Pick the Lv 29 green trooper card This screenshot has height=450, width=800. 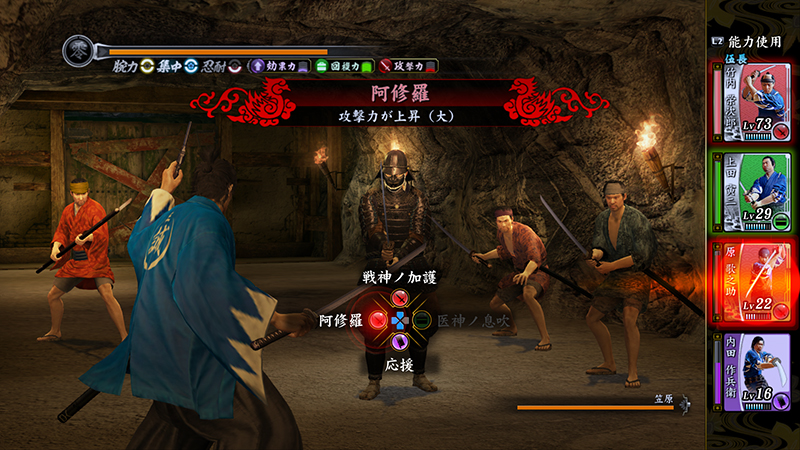click(x=751, y=190)
